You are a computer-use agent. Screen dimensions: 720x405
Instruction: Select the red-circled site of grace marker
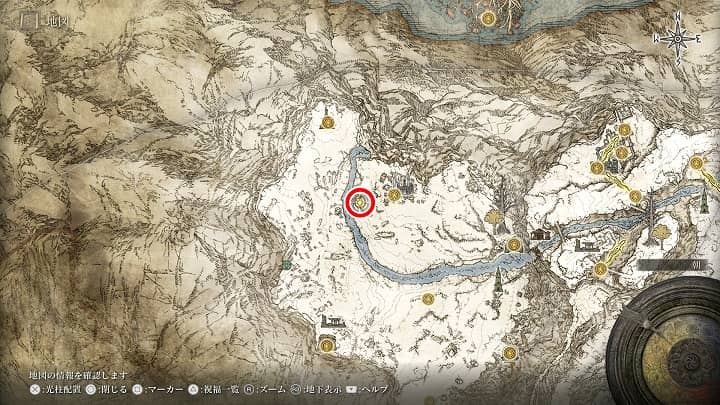(360, 202)
